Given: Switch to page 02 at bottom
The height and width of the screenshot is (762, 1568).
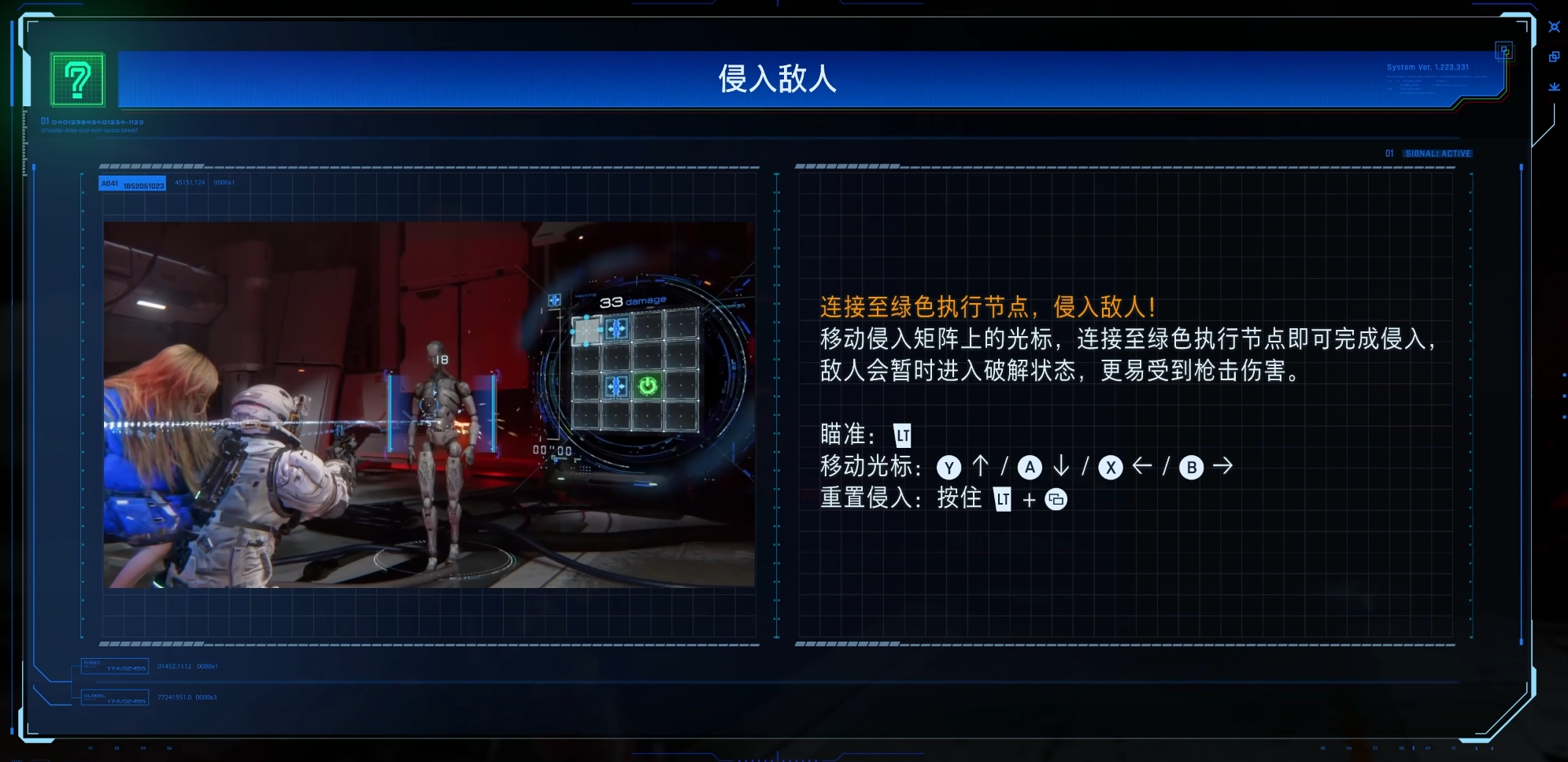Looking at the screenshot, I should click(x=116, y=748).
